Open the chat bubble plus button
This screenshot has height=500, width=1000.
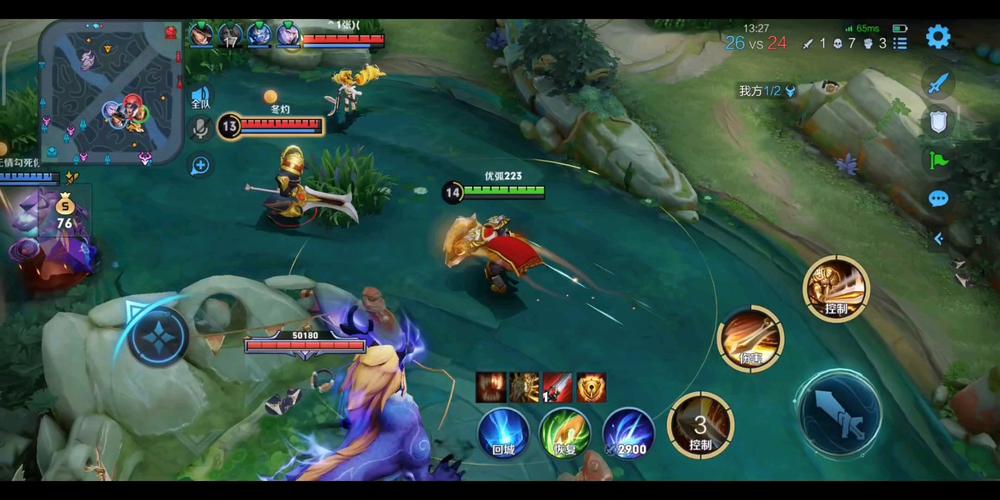200,165
